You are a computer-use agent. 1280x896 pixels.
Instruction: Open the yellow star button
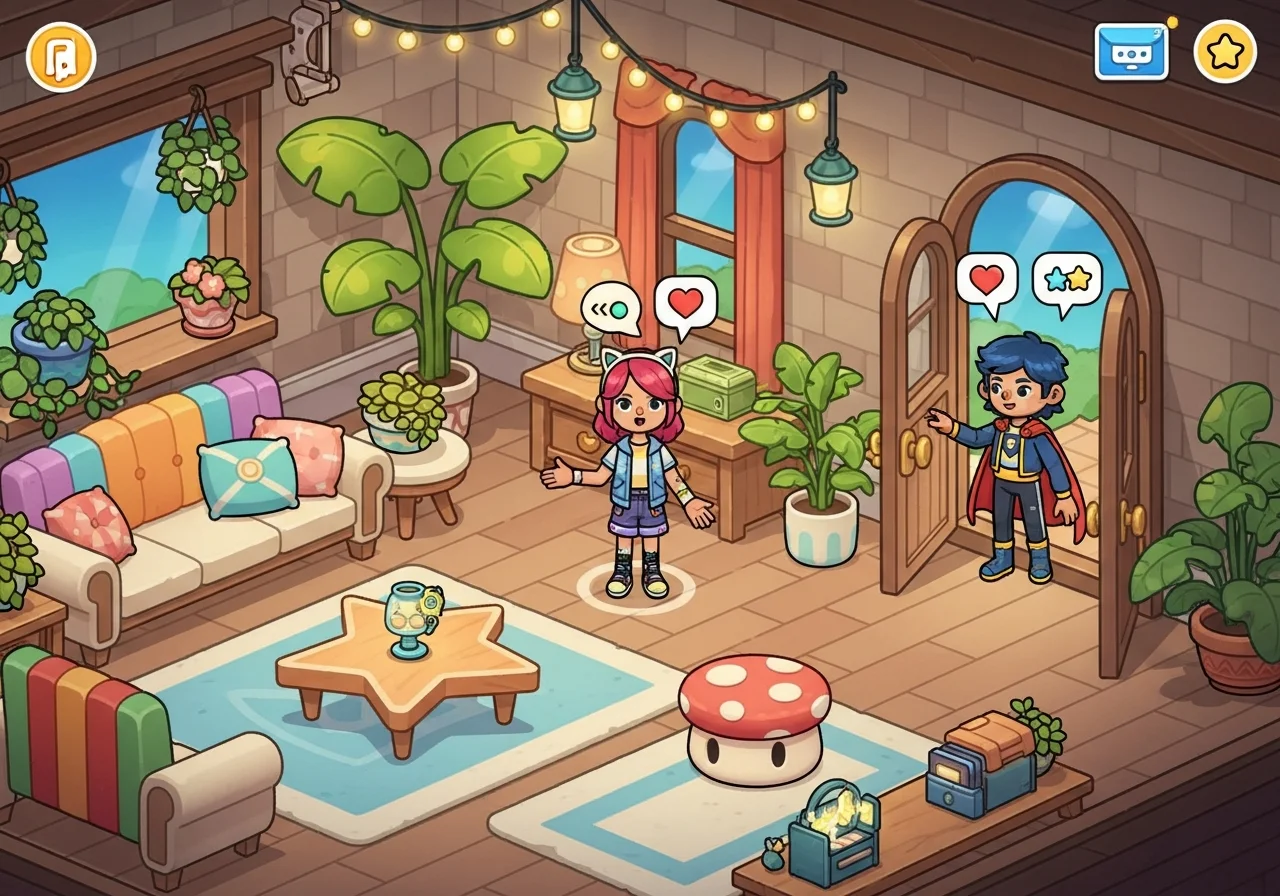[x=1225, y=51]
